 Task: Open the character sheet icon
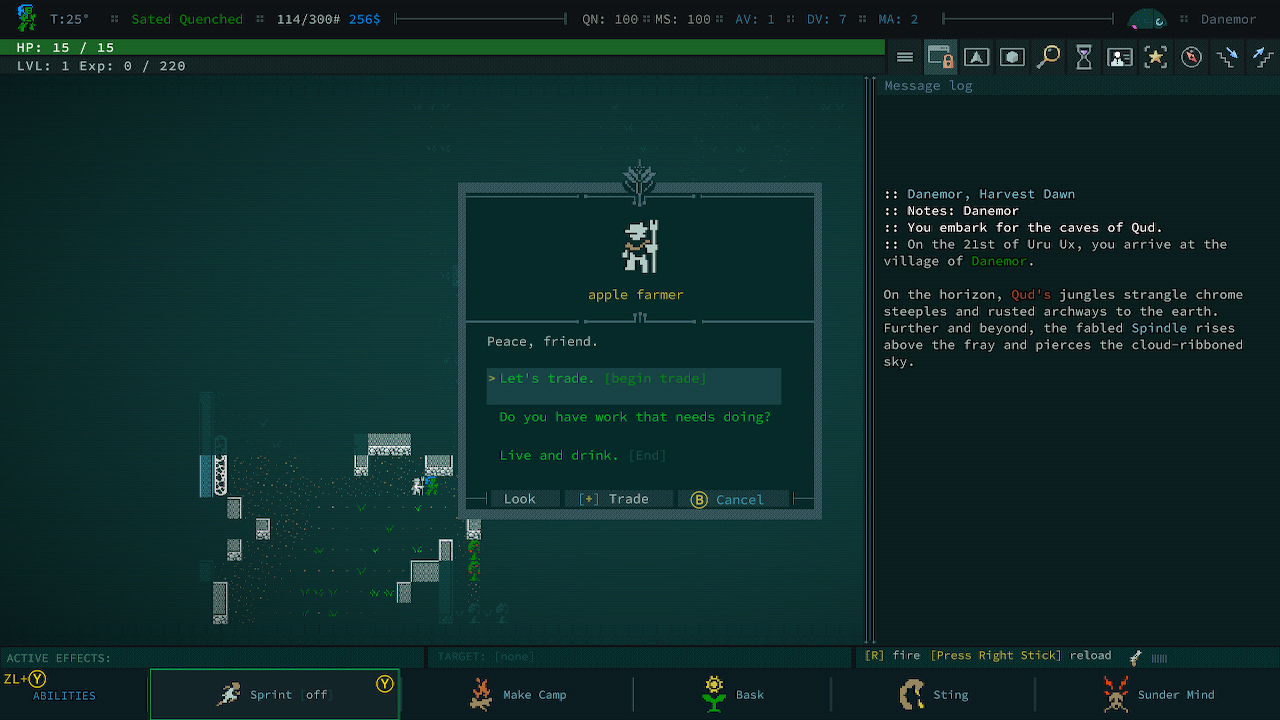(1120, 57)
